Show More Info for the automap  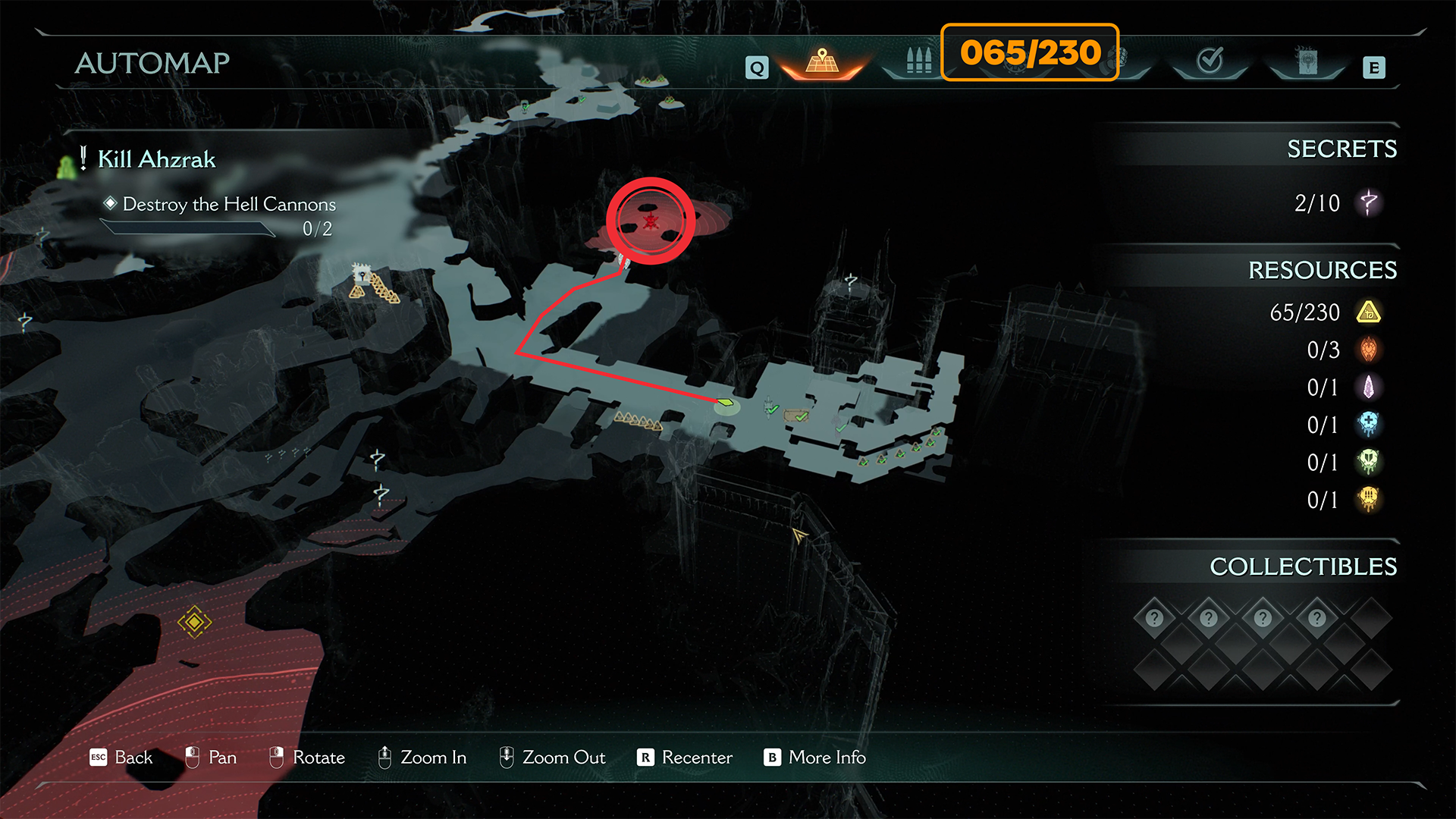coord(827,758)
